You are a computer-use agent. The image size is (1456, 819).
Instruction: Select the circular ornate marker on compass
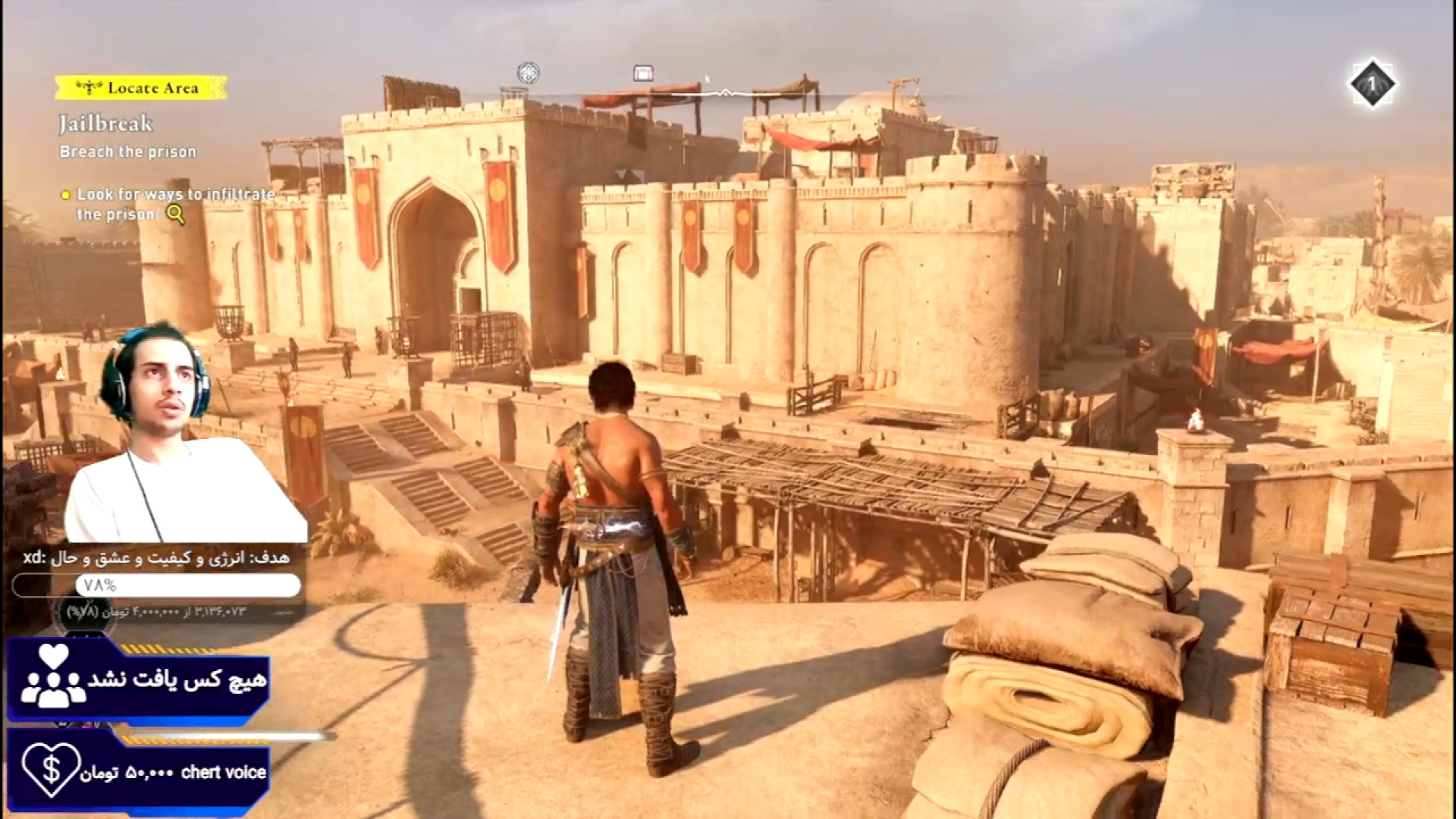coord(528,74)
